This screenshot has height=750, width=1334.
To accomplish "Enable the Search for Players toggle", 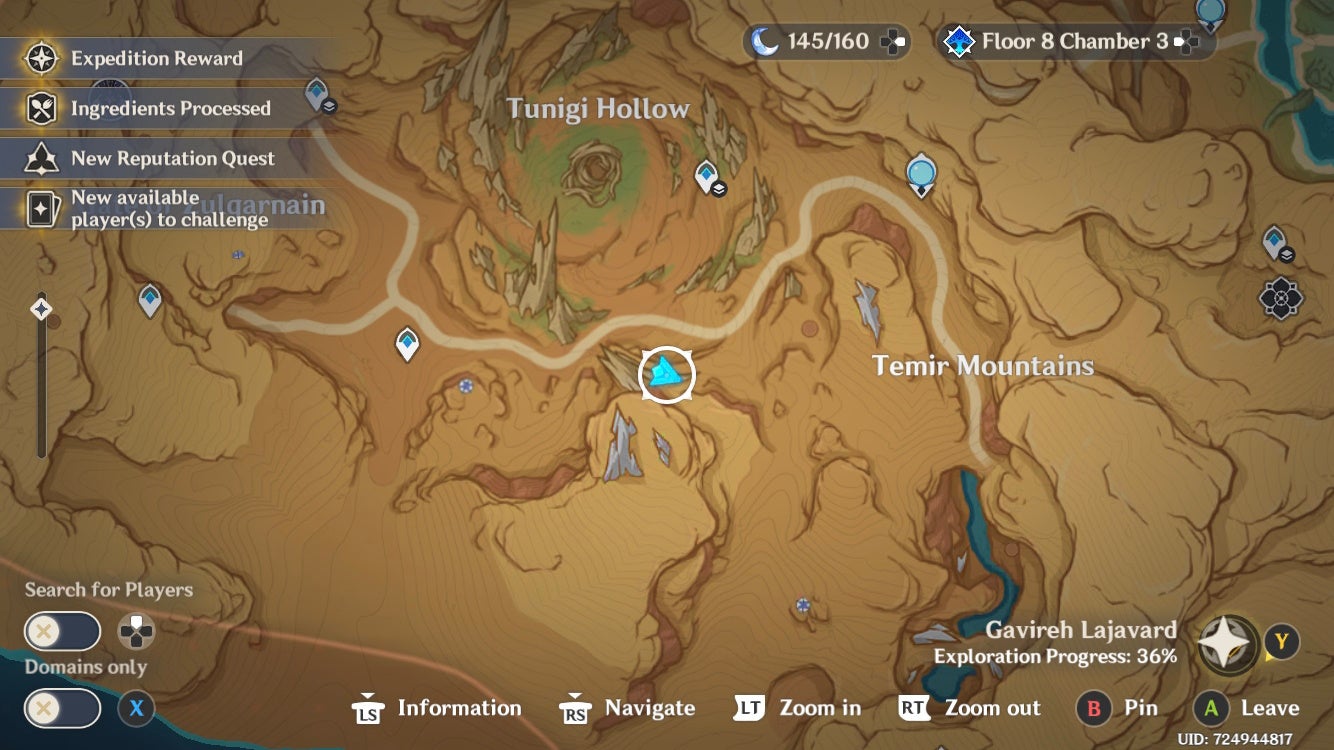I will [x=62, y=631].
